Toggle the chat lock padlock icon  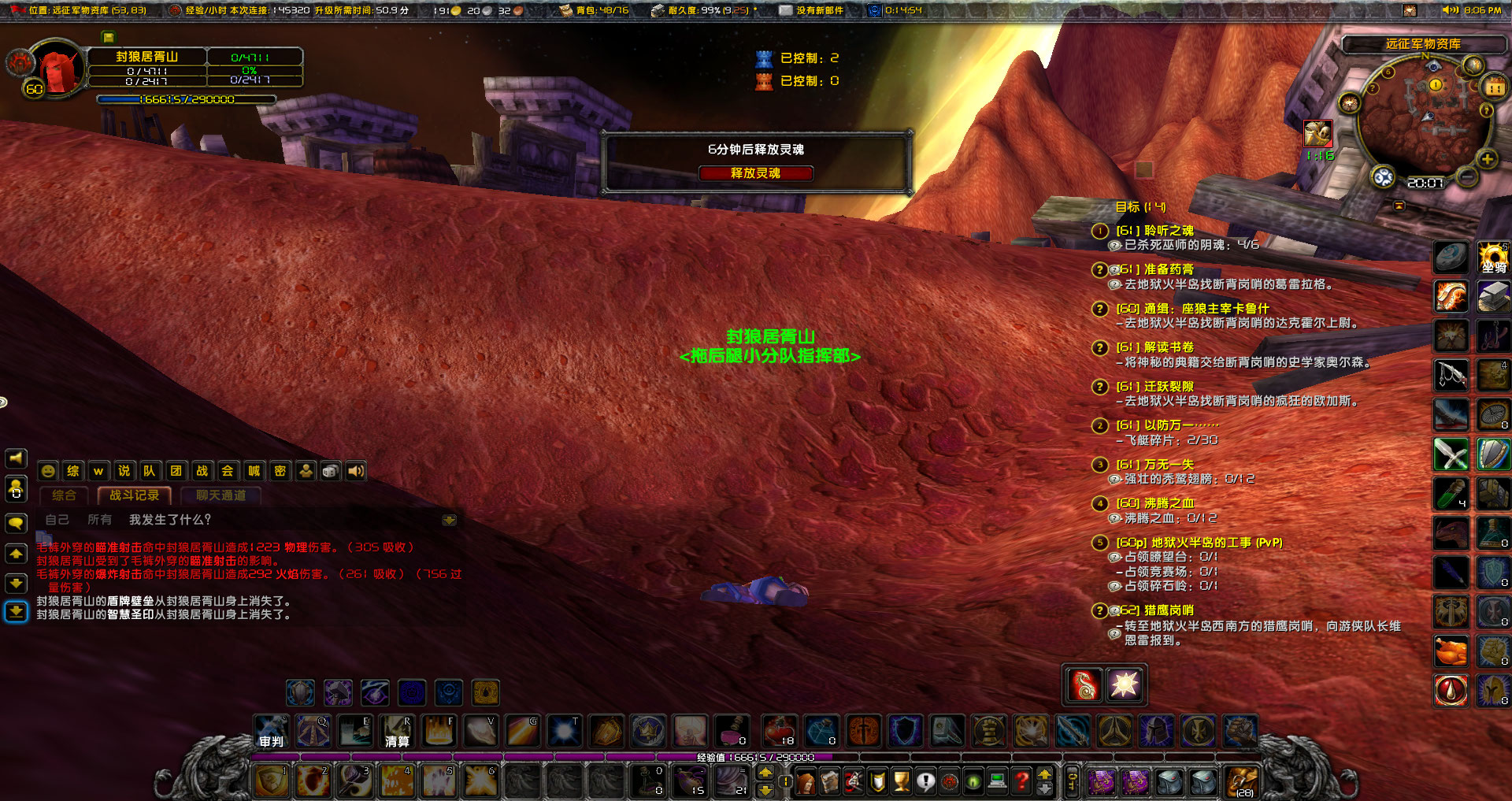[x=14, y=490]
